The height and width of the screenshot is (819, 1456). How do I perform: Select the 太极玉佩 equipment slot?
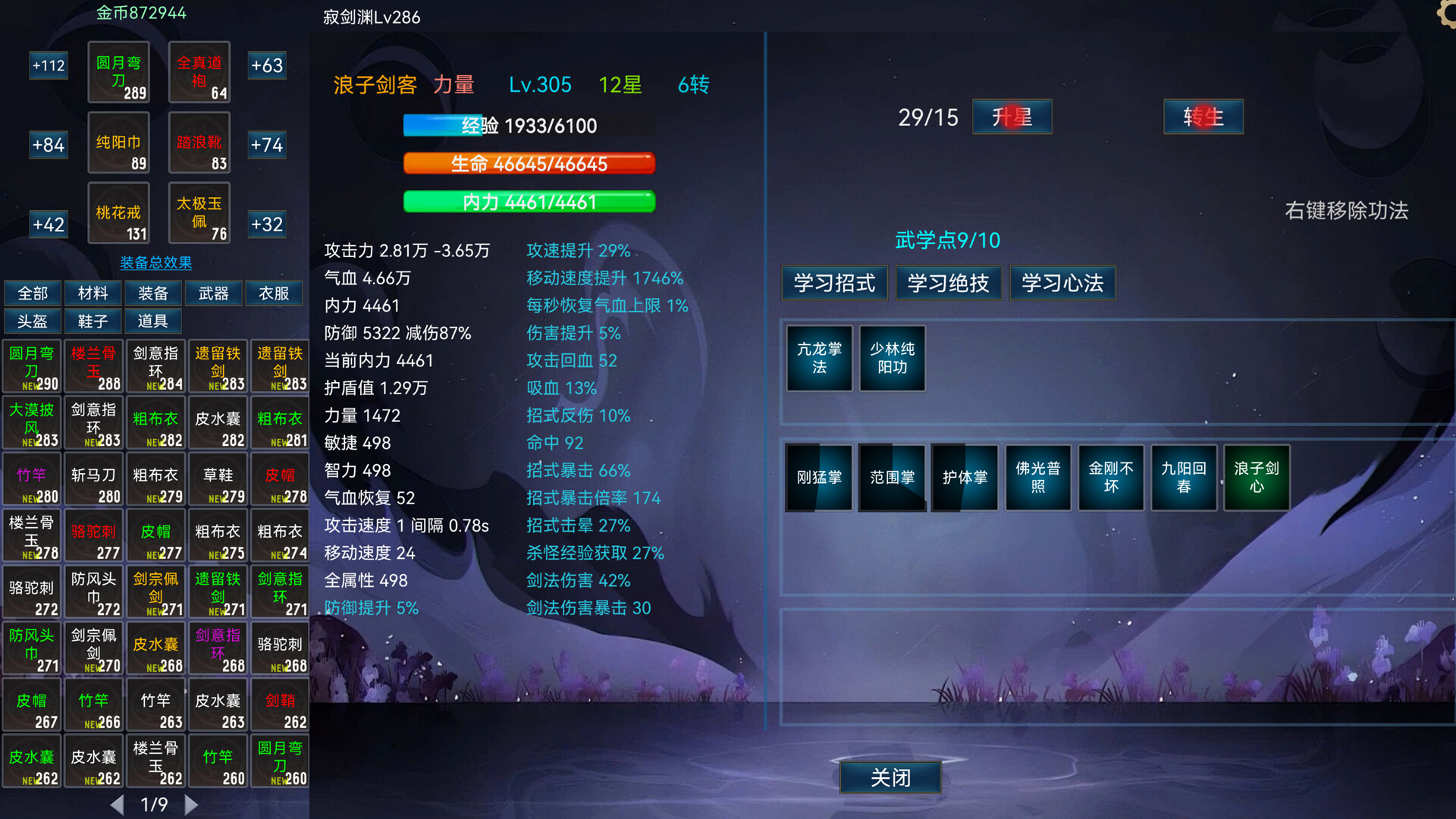coord(199,213)
